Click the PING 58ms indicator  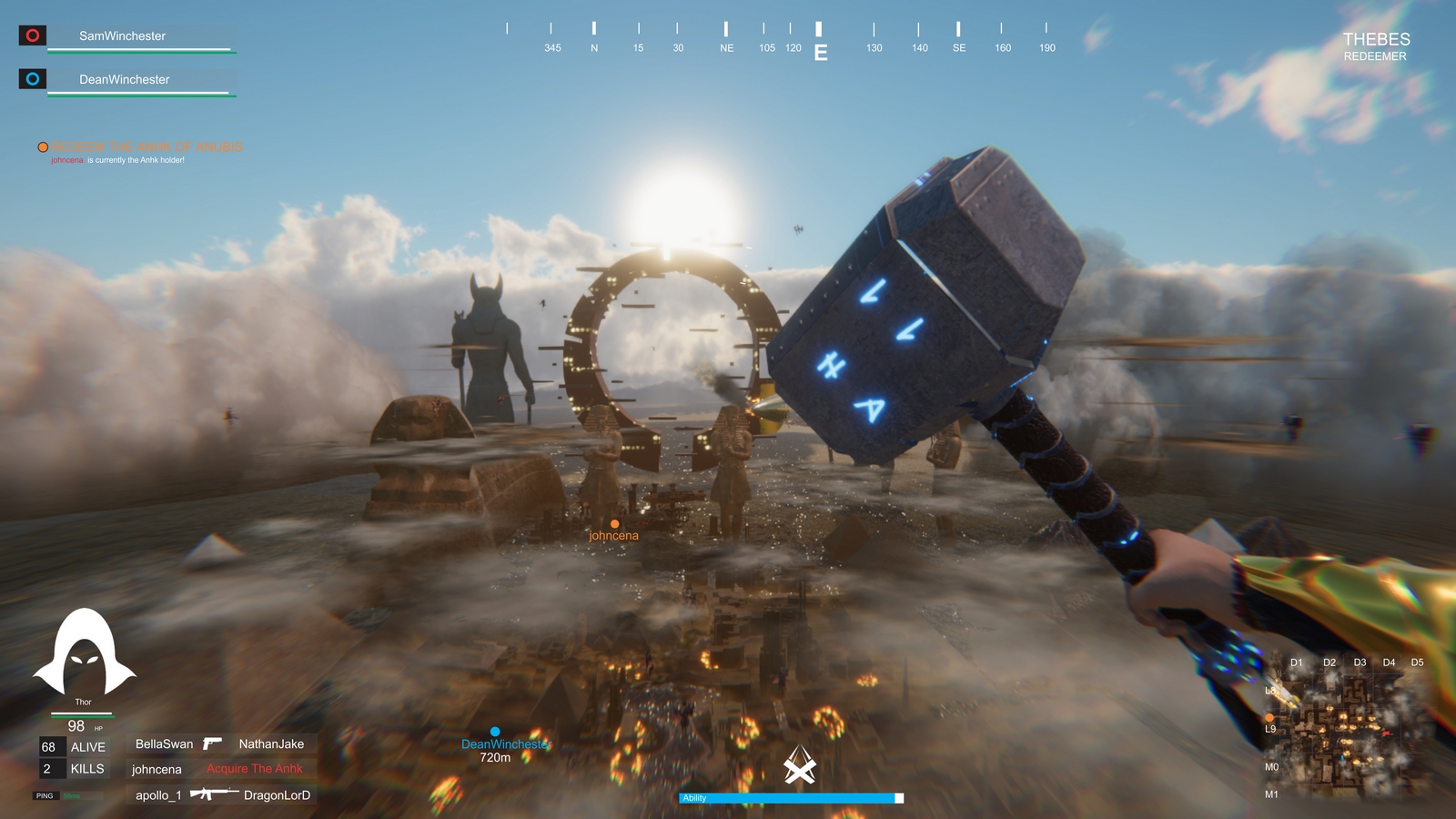55,794
